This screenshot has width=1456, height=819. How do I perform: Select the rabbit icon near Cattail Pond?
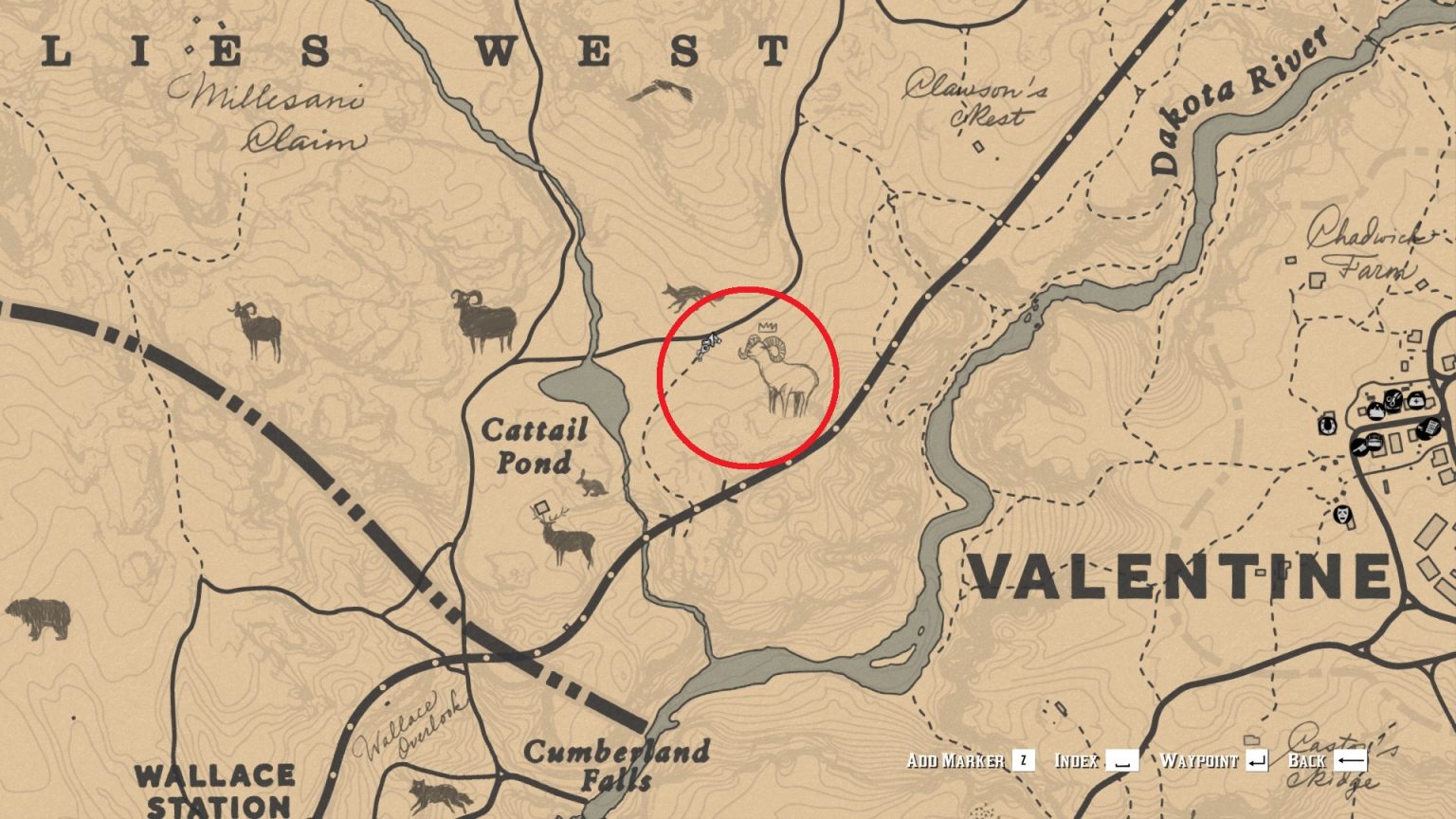point(592,485)
